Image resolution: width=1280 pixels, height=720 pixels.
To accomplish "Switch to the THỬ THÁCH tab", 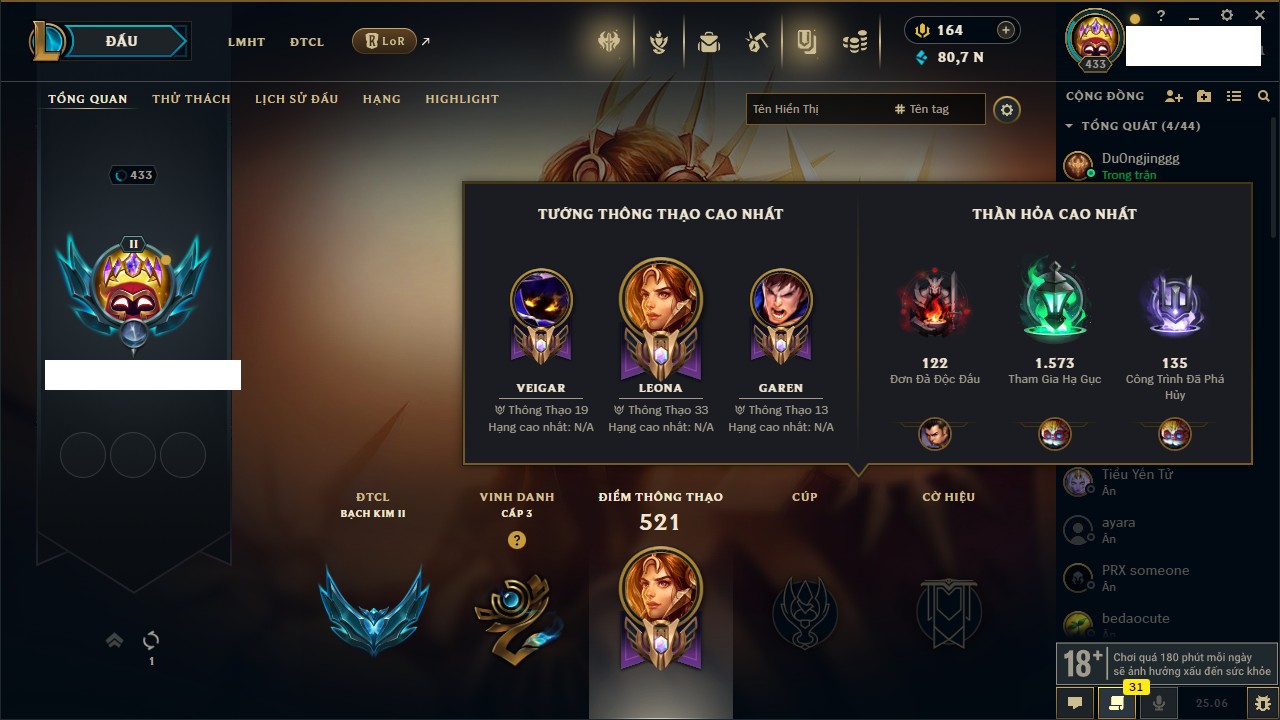I will point(191,99).
